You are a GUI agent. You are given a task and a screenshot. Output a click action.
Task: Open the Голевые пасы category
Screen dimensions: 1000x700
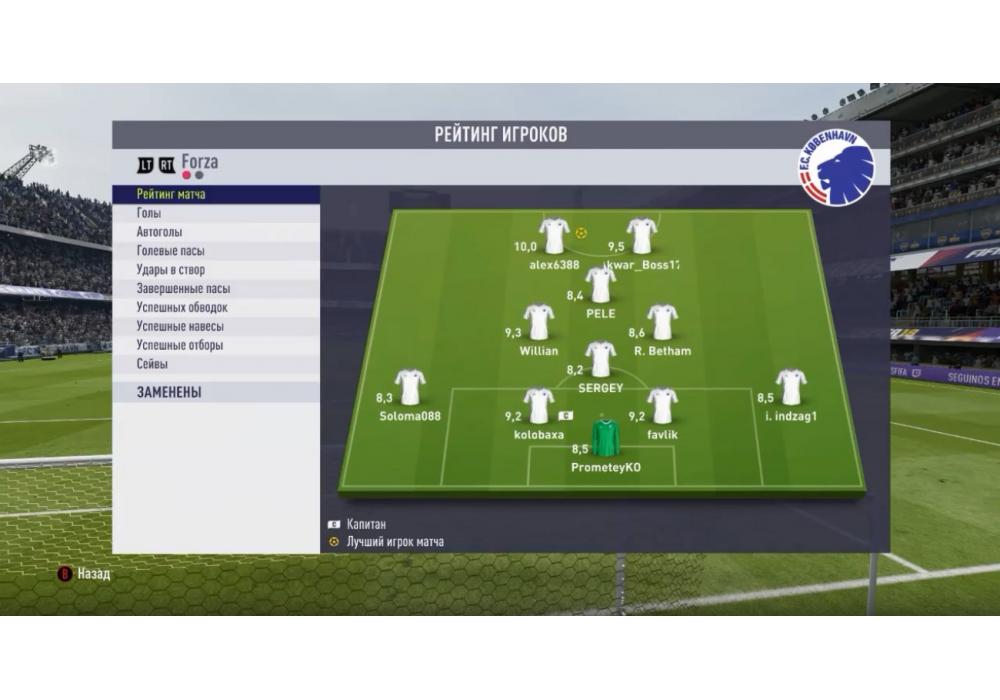point(170,251)
